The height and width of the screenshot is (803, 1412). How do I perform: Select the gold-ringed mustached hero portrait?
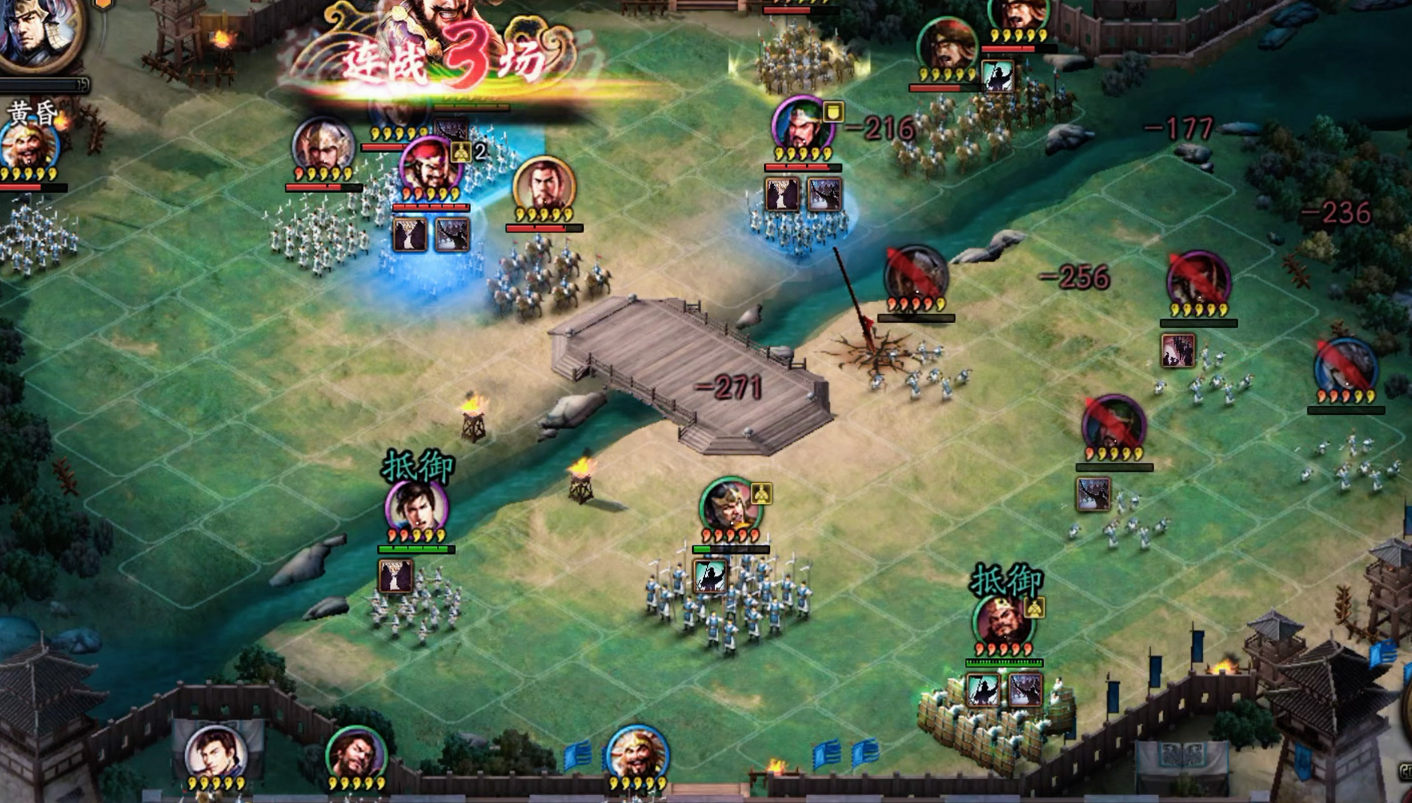click(x=544, y=187)
